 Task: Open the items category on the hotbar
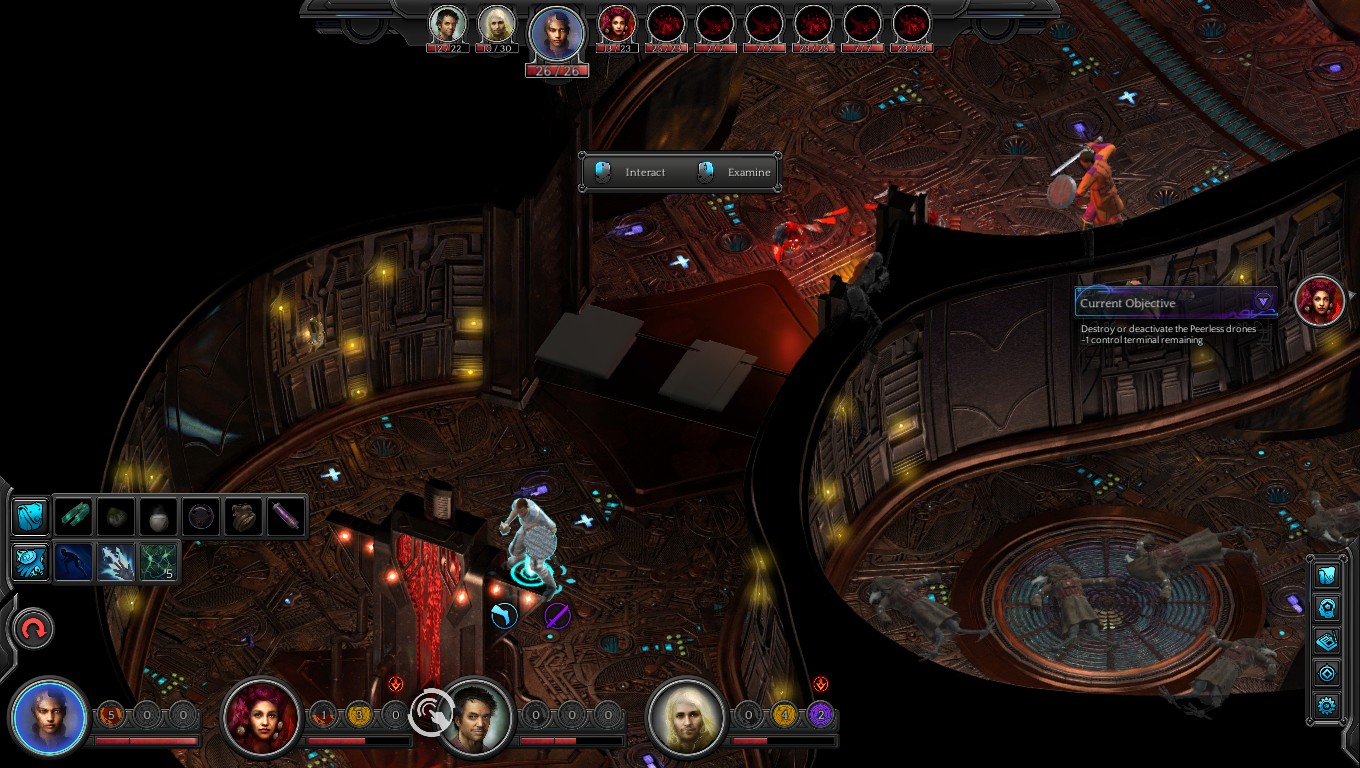(x=30, y=516)
